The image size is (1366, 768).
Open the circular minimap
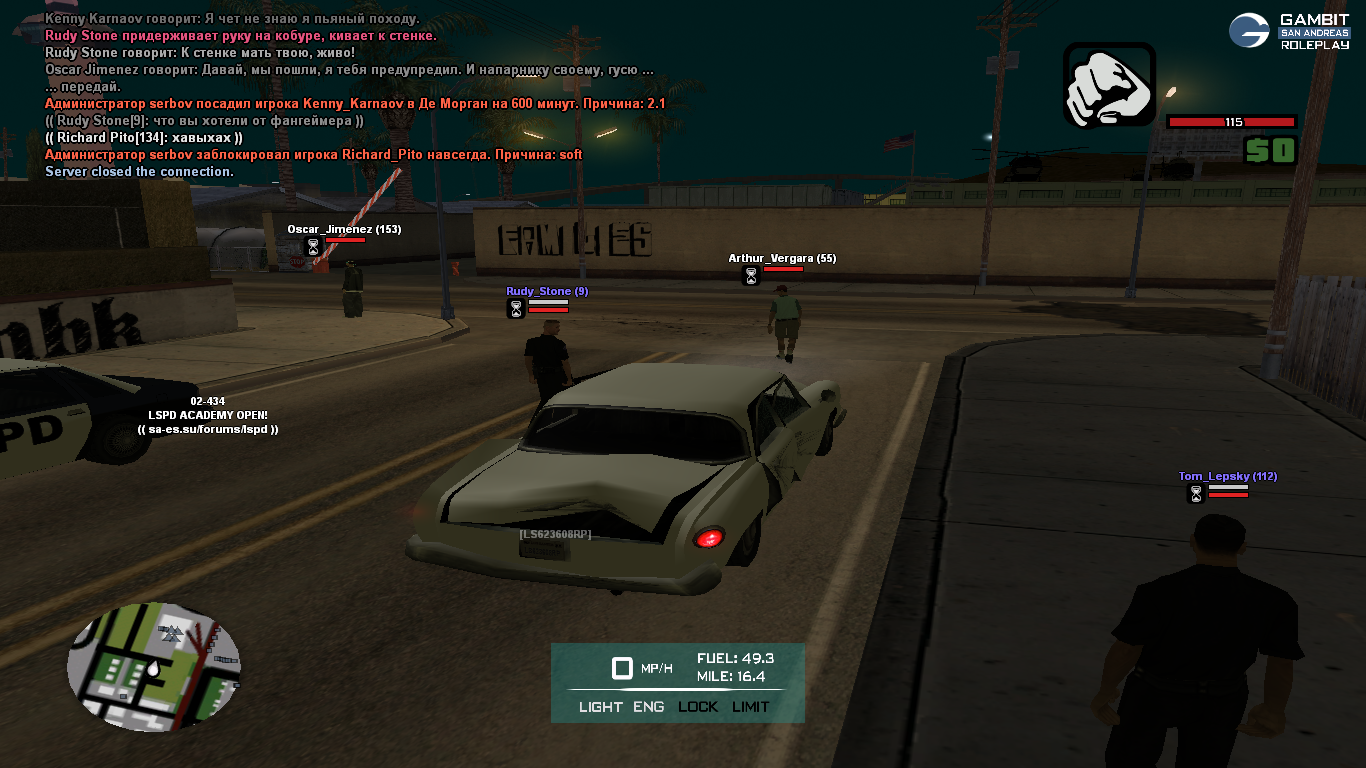pyautogui.click(x=154, y=666)
